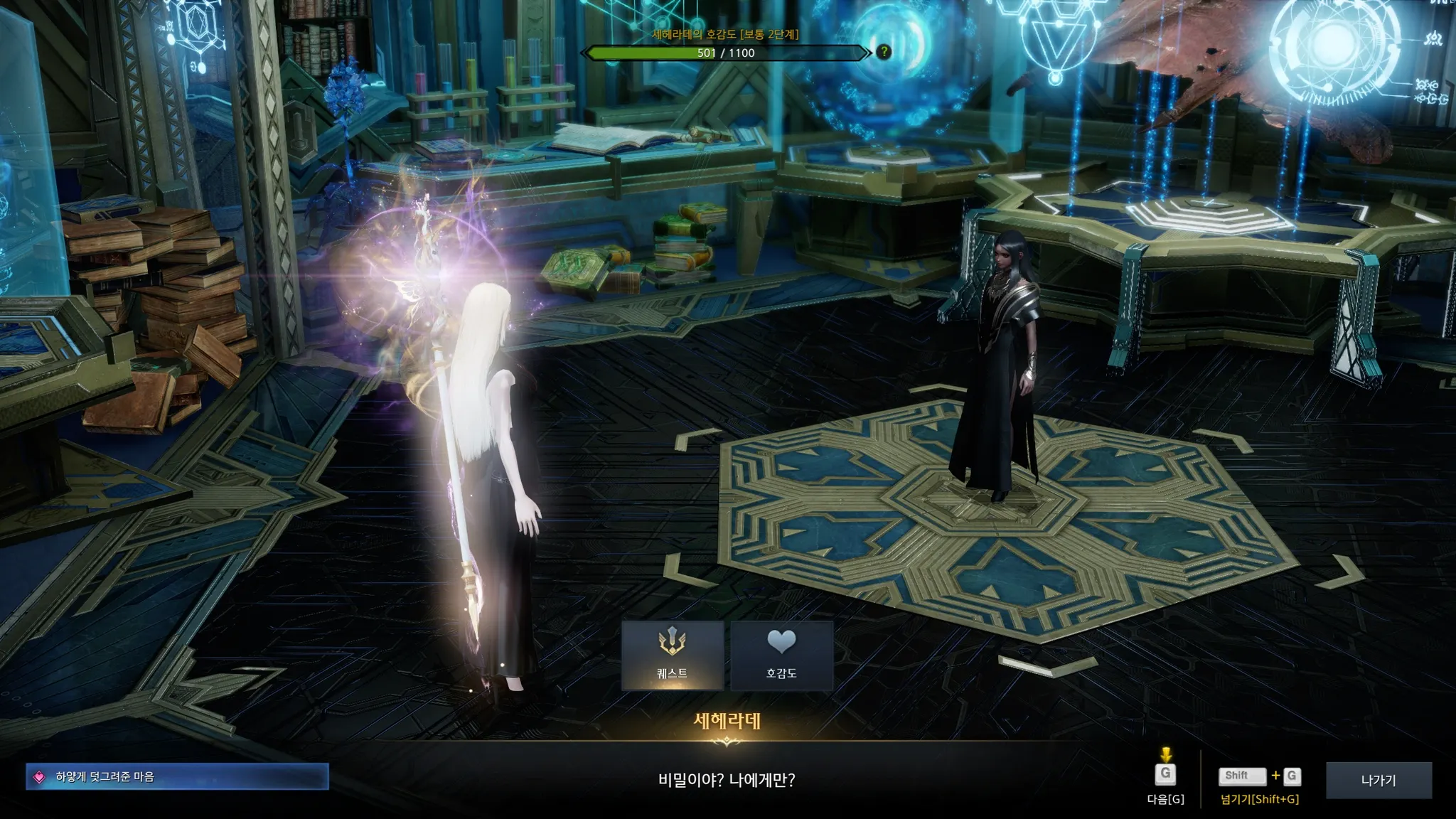
Task: Open the 퀘스트 (Quest) option
Action: click(x=672, y=655)
